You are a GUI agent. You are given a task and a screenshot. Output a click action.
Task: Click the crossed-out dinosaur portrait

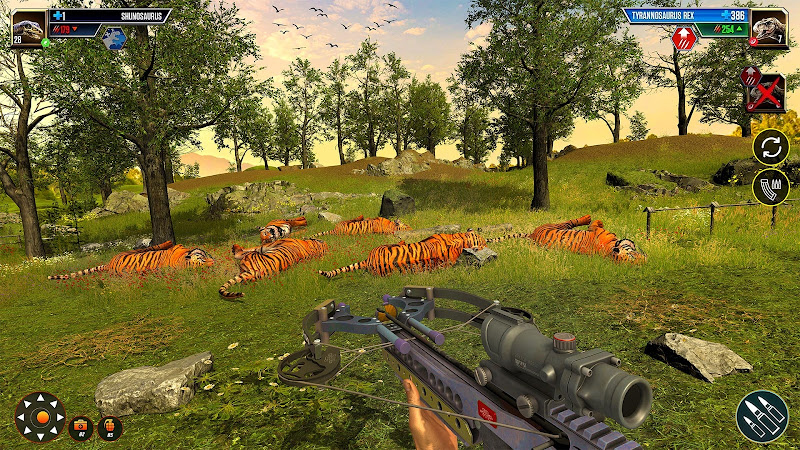(764, 91)
